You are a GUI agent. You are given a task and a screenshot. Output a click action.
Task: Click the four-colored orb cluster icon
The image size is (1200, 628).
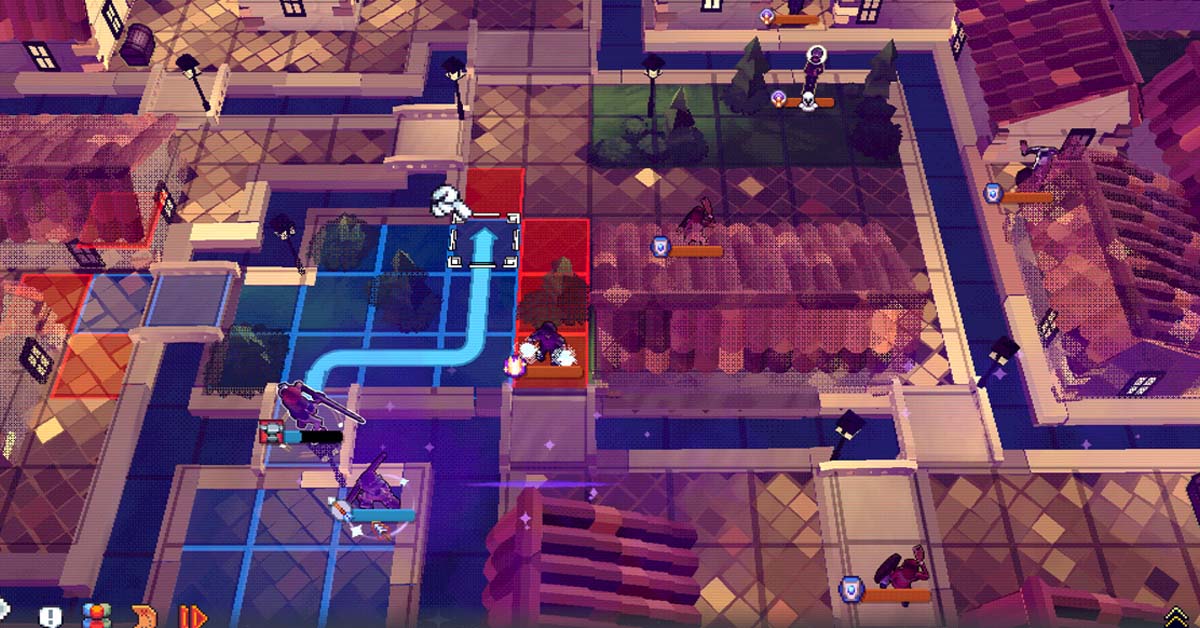click(x=95, y=615)
